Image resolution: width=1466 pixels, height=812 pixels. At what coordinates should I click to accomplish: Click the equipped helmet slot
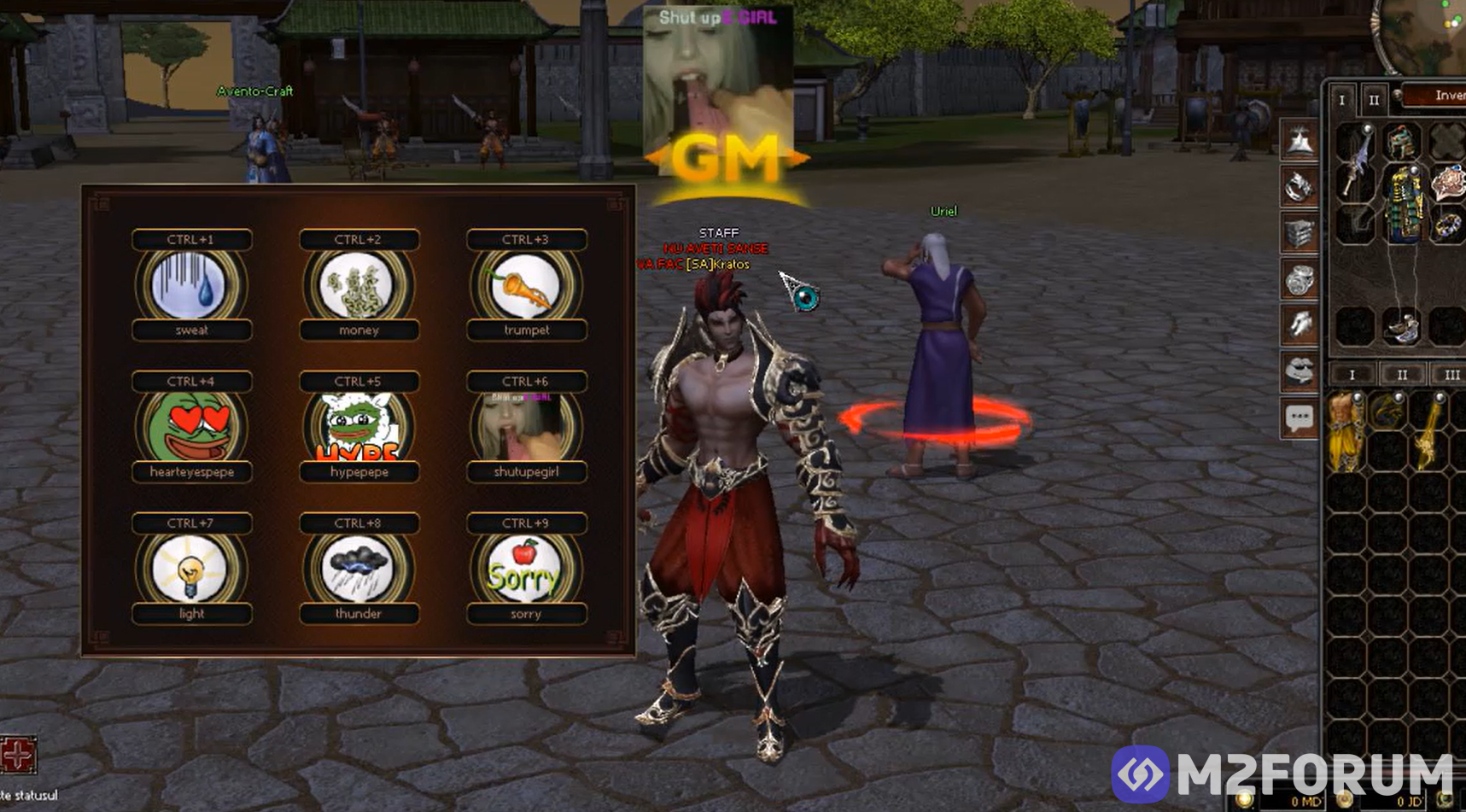[x=1401, y=141]
